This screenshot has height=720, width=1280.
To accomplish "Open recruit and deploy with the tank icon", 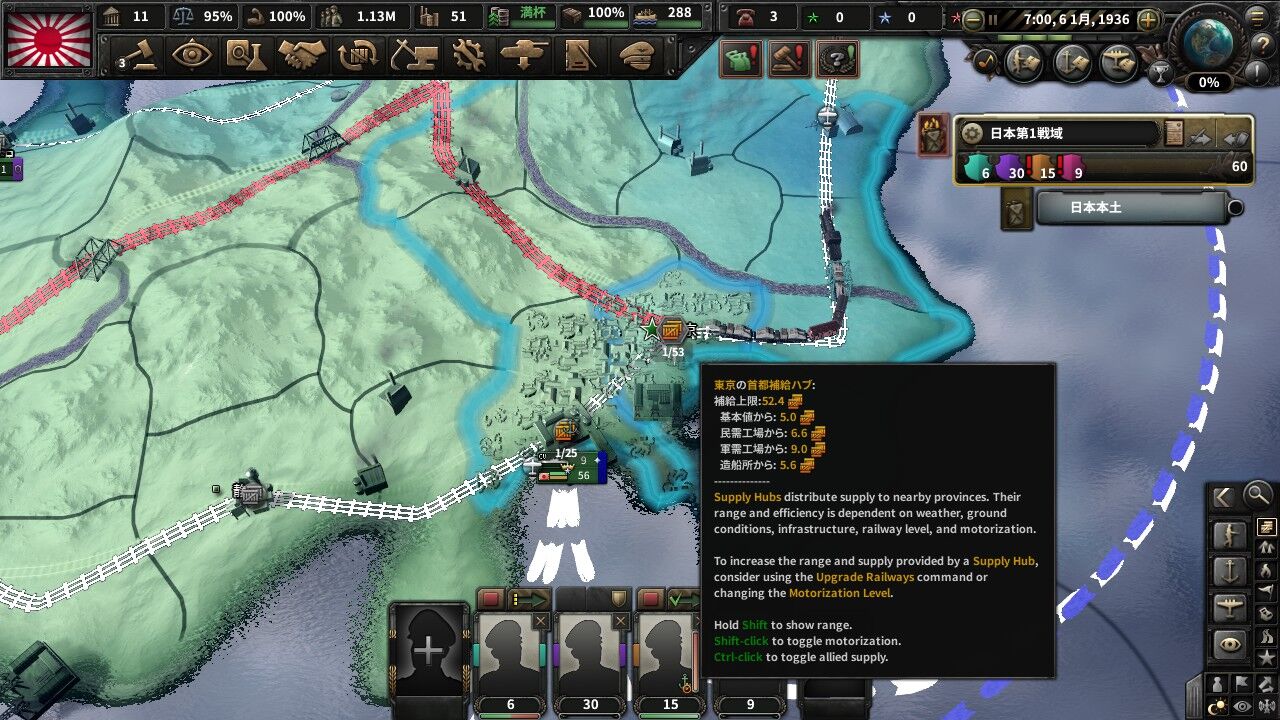I will pos(523,56).
